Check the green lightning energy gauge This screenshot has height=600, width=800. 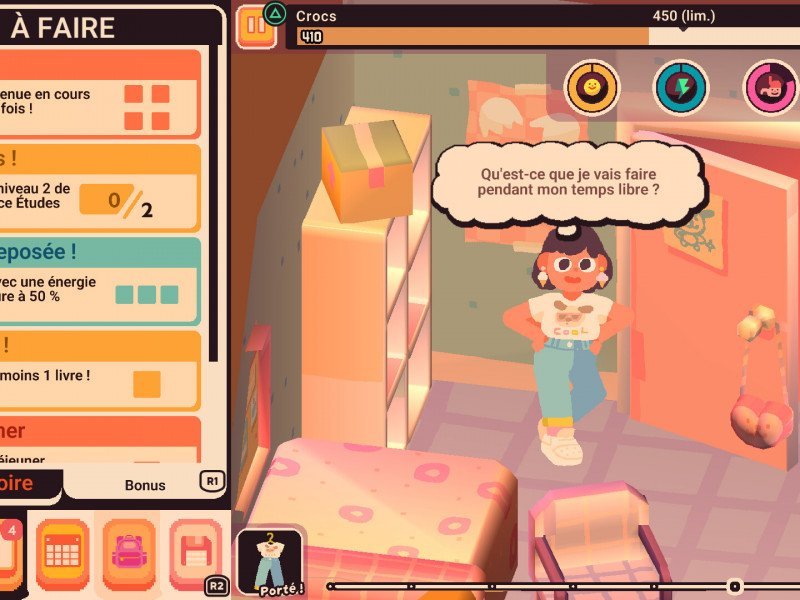(x=681, y=87)
